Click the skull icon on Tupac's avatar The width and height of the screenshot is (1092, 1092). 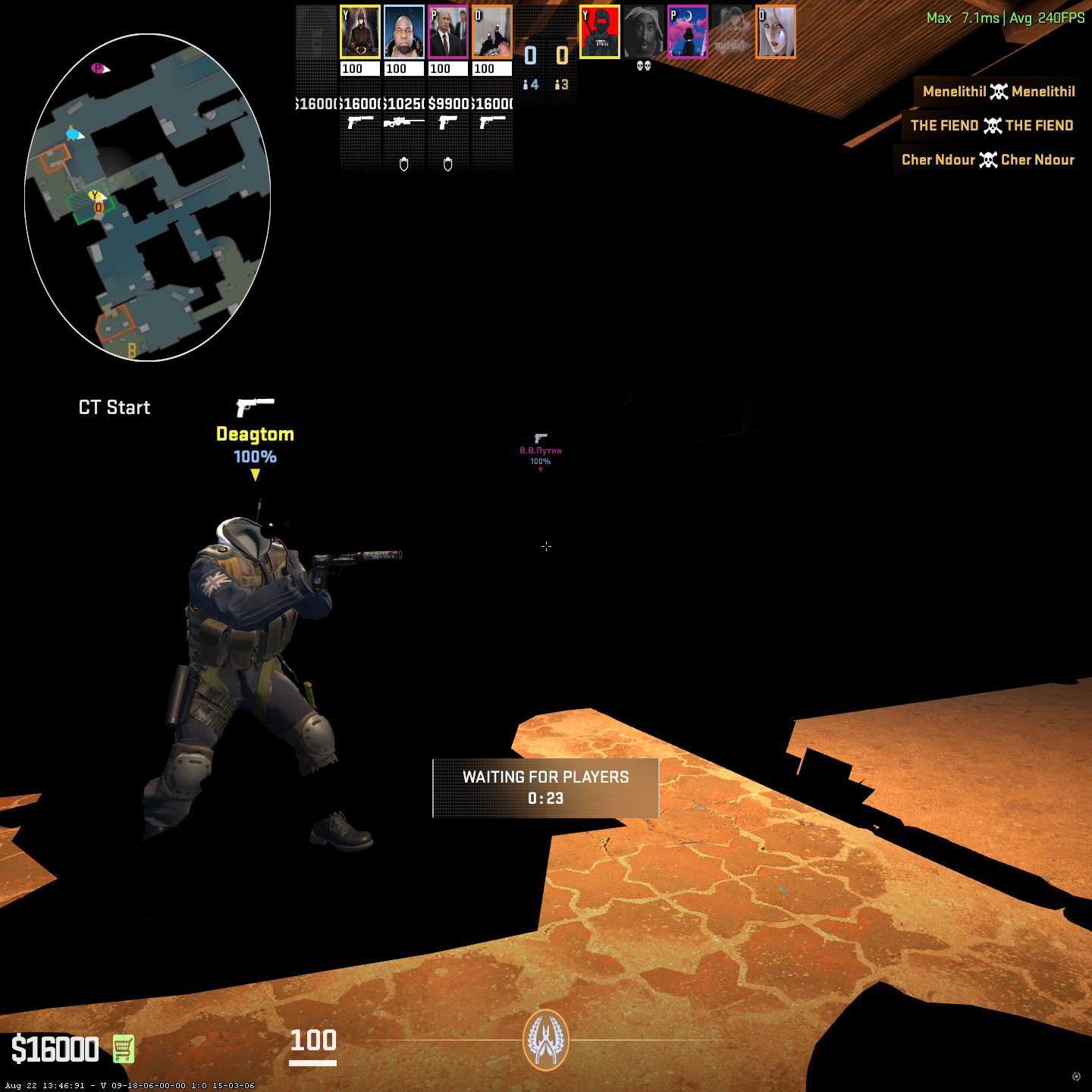(643, 67)
